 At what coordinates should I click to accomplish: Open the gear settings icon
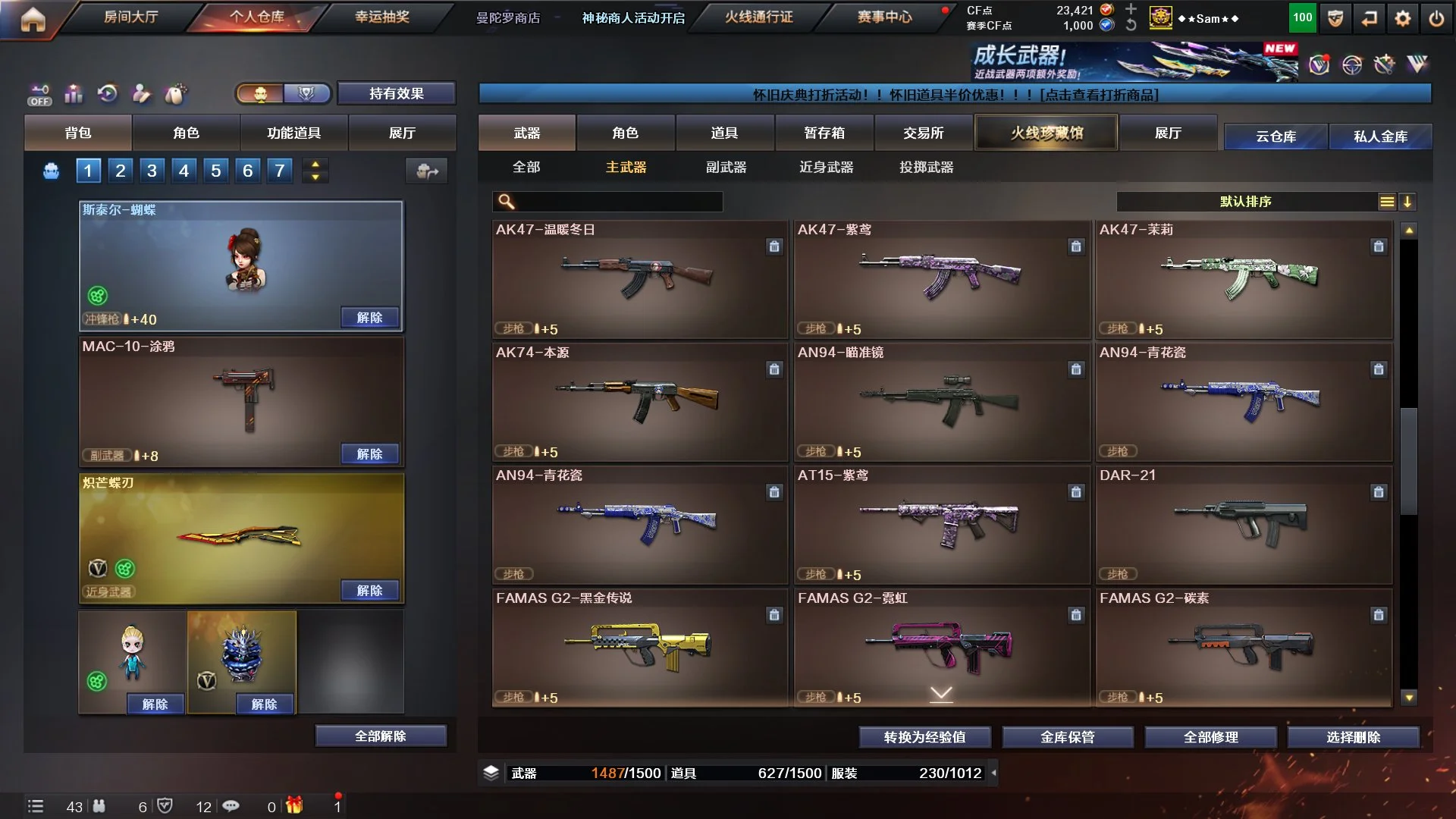click(x=1402, y=18)
